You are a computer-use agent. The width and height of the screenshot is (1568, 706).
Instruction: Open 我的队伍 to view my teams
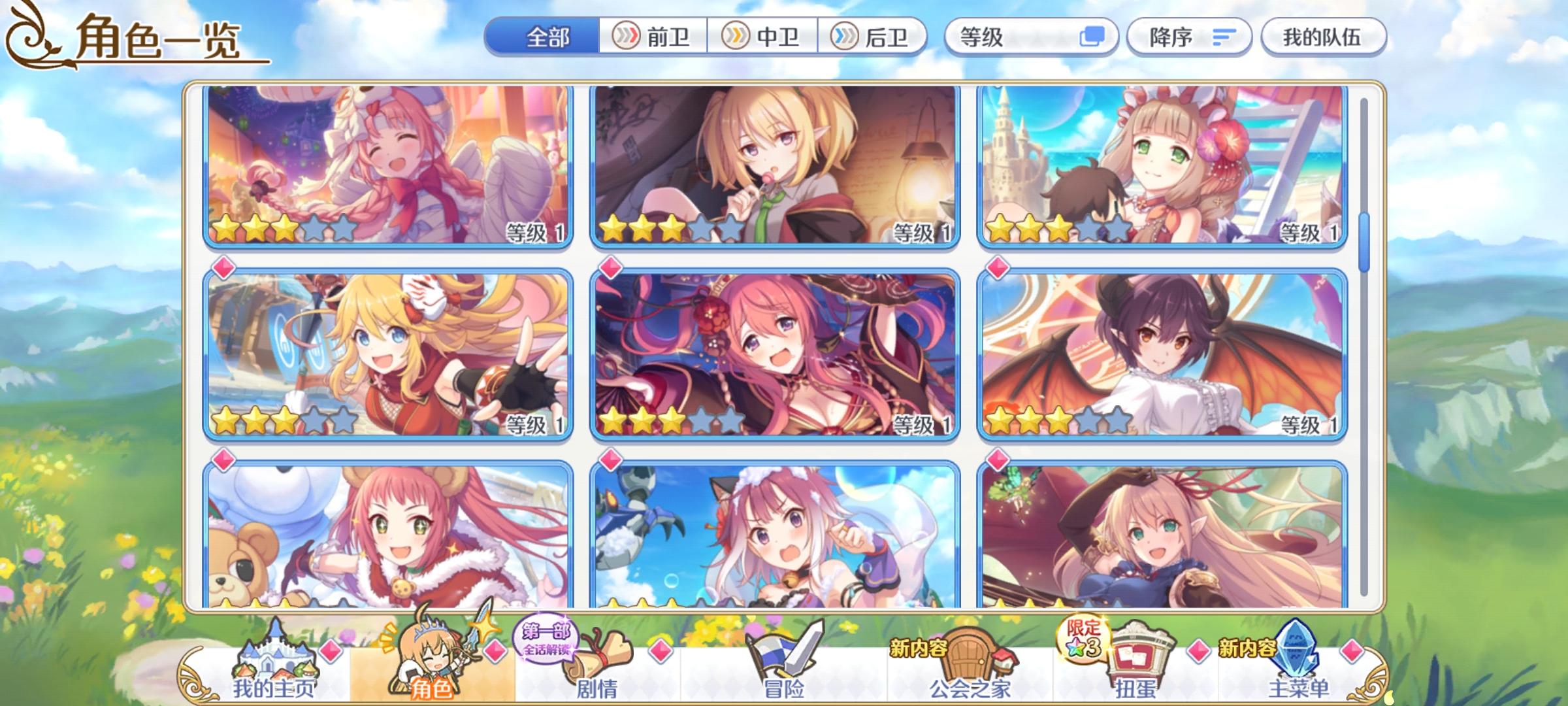point(1322,37)
